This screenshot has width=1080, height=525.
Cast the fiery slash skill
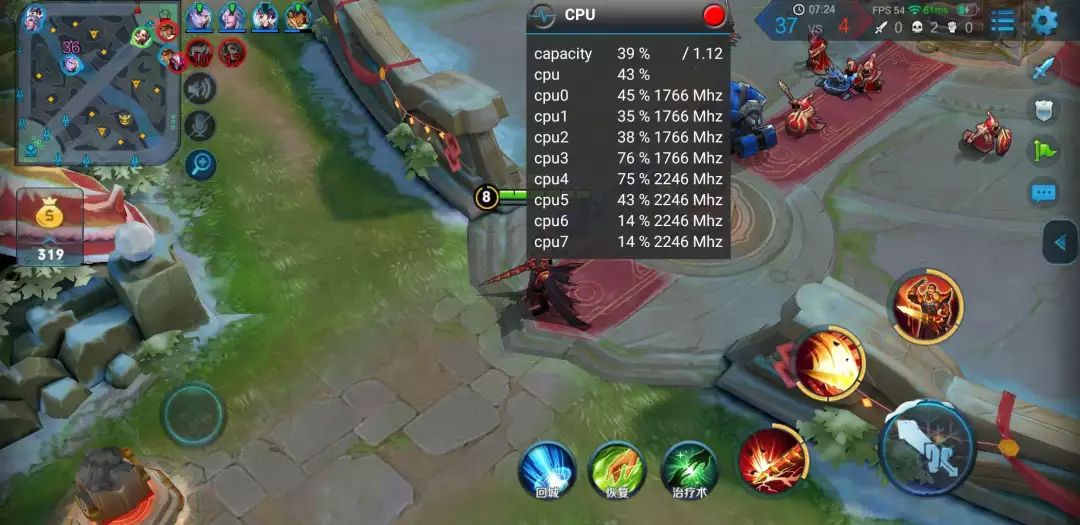pos(829,363)
